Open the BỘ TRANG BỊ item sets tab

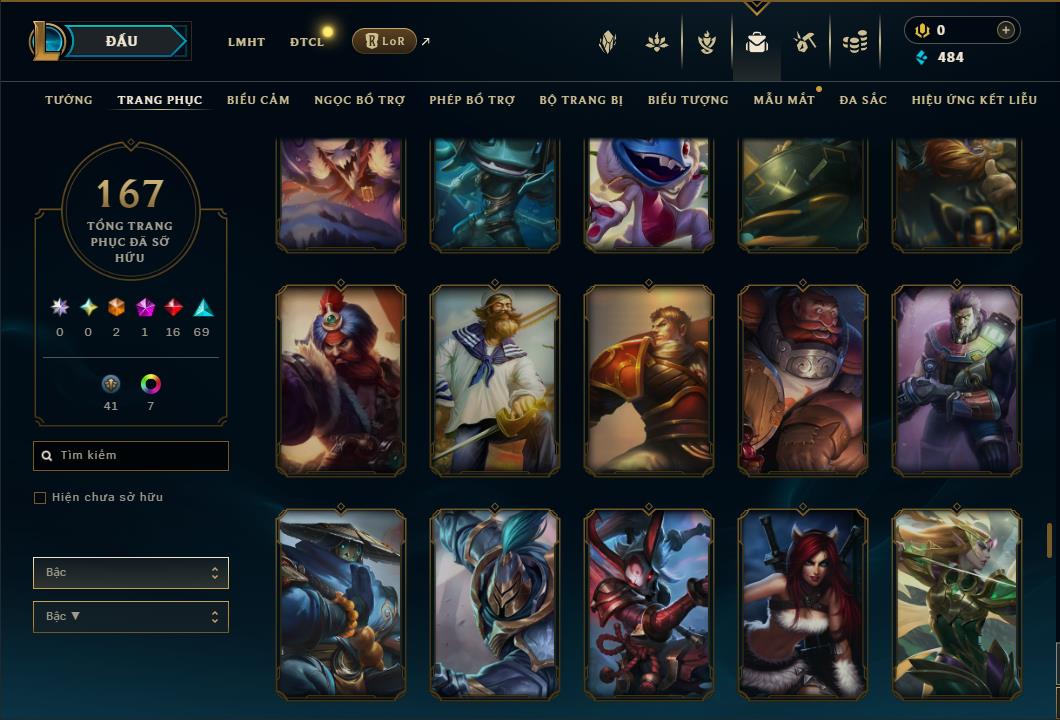tap(581, 100)
